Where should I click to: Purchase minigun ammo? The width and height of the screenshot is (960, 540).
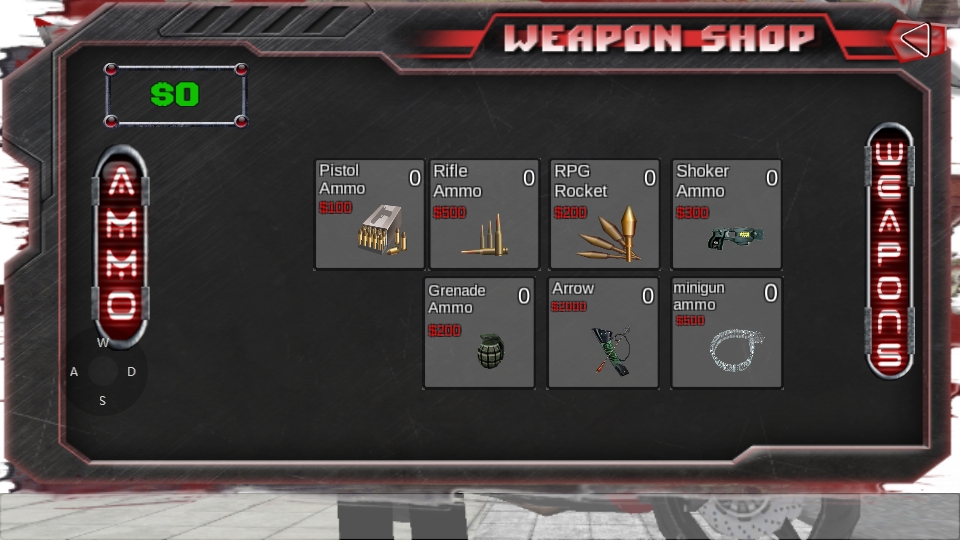point(726,333)
